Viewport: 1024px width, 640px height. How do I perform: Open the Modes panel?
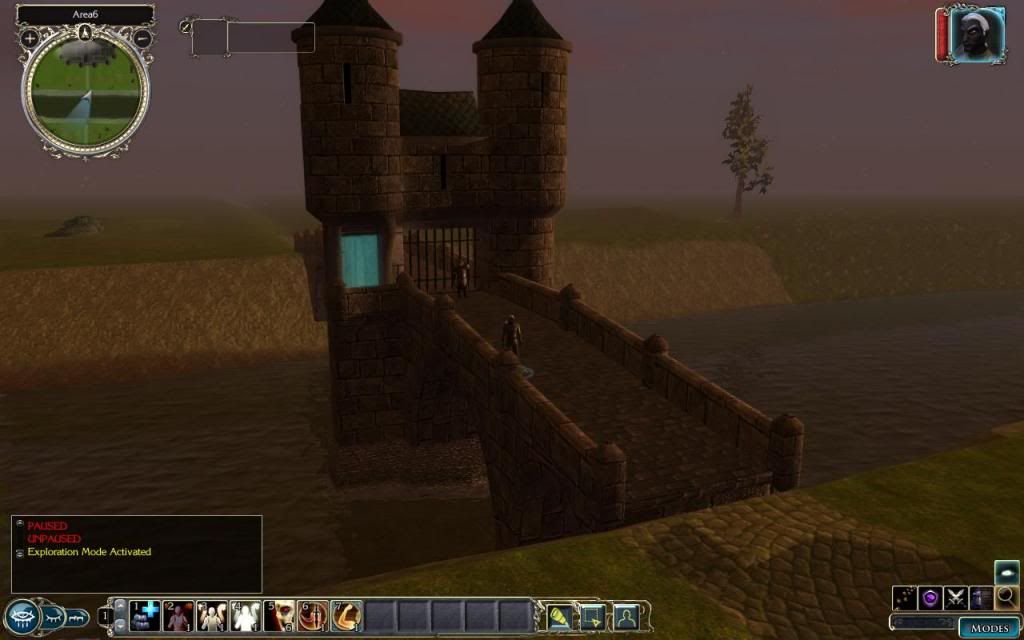(989, 627)
